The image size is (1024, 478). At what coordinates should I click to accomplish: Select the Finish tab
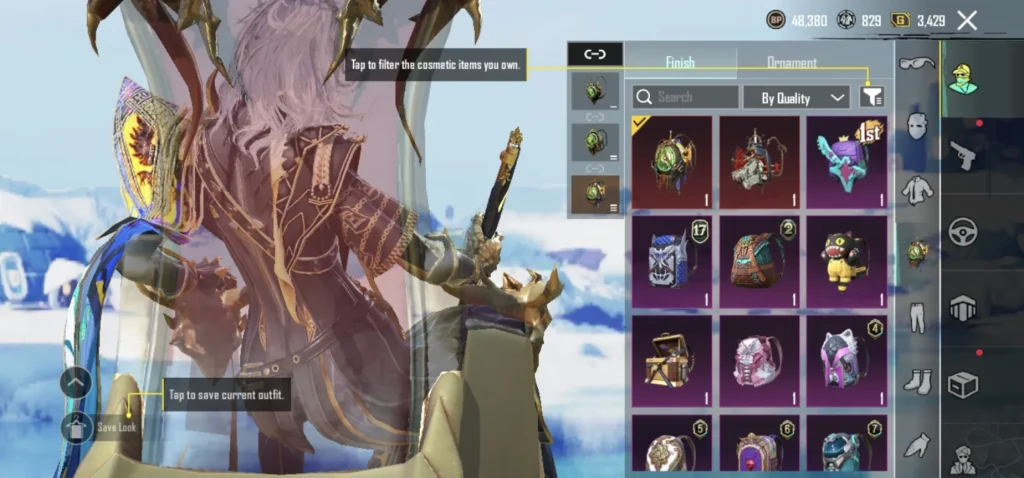[x=680, y=63]
